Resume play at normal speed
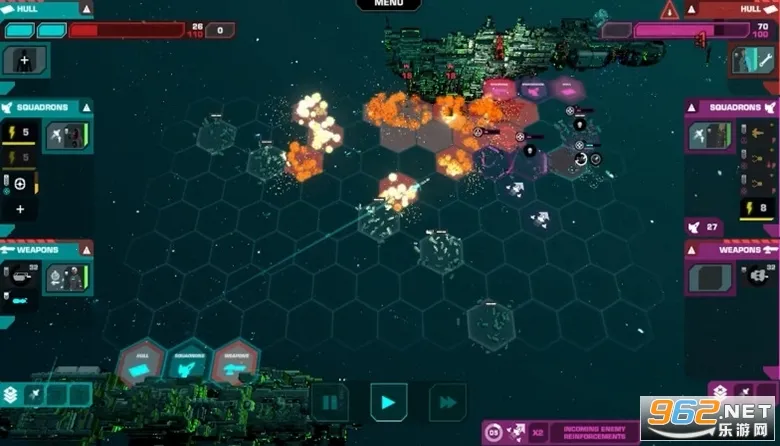Image resolution: width=780 pixels, height=446 pixels. coord(388,403)
